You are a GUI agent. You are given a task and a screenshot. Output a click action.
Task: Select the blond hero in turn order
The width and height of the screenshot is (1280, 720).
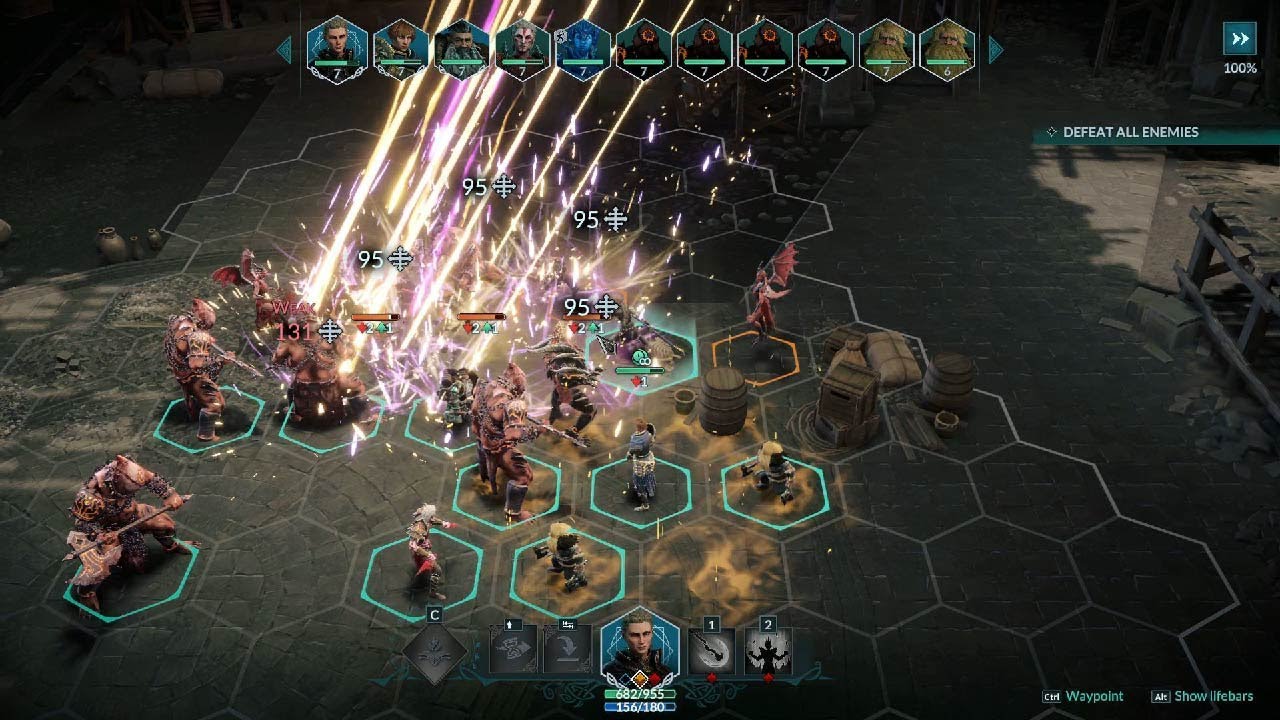tap(336, 47)
